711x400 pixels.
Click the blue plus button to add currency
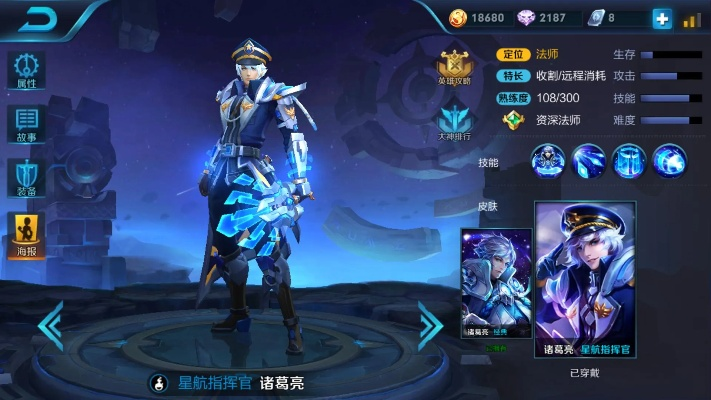tap(661, 18)
